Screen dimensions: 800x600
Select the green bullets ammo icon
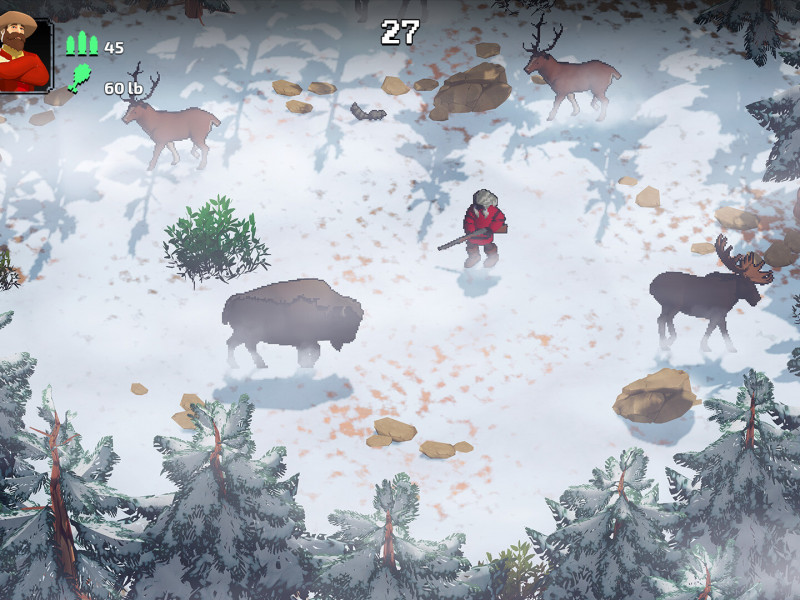82,44
